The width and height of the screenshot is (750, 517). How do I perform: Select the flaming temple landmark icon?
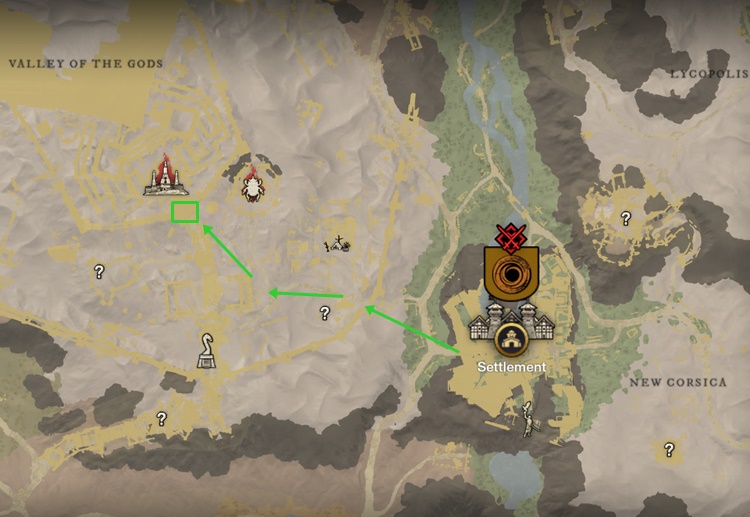(166, 177)
